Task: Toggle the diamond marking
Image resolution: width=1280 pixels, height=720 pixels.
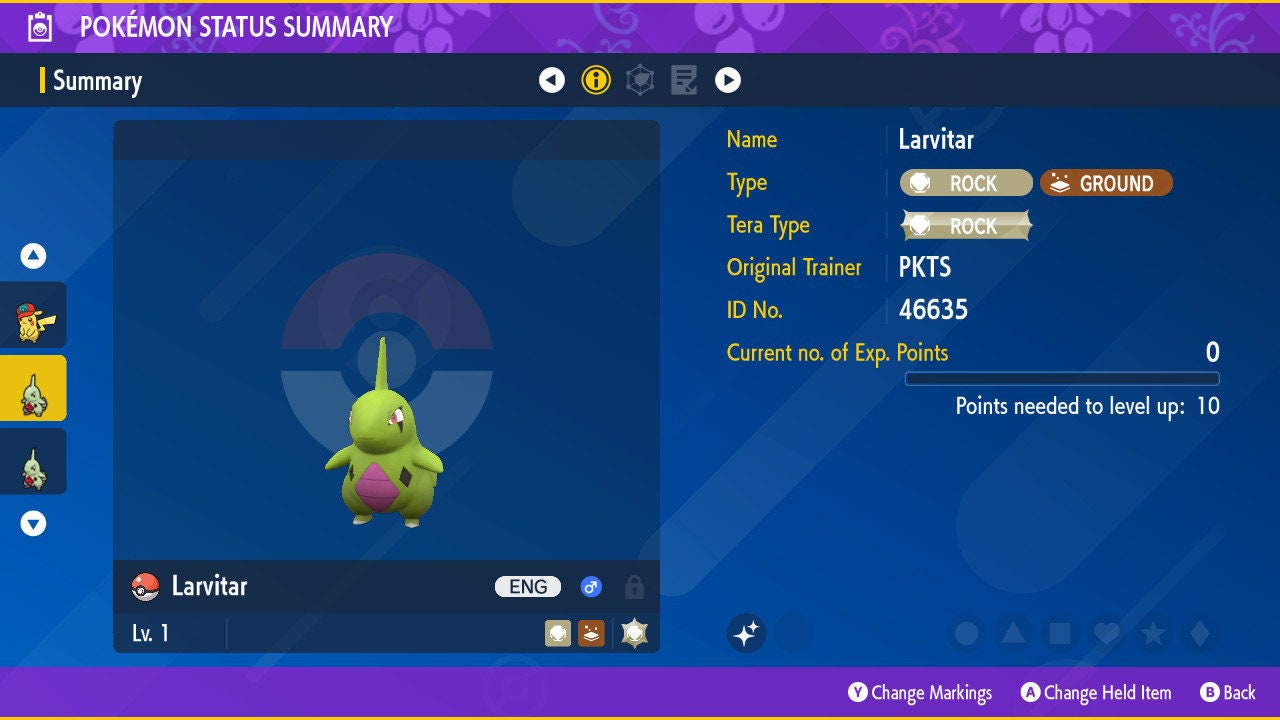Action: pyautogui.click(x=1199, y=633)
